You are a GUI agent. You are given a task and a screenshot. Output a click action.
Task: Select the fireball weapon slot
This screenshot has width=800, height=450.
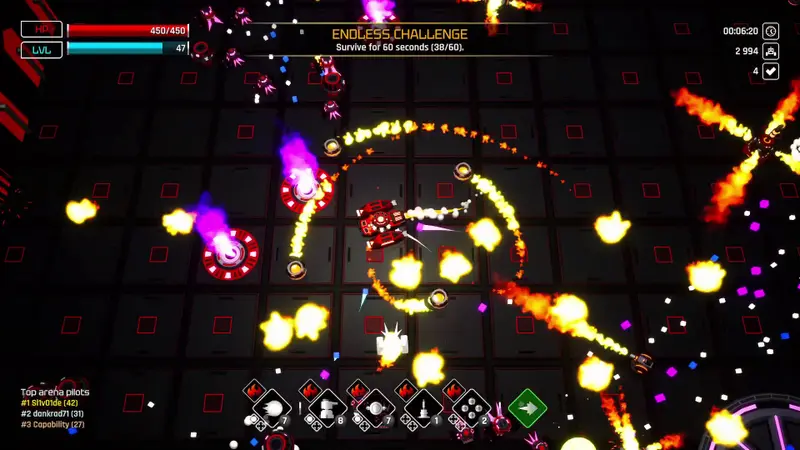pos(271,408)
